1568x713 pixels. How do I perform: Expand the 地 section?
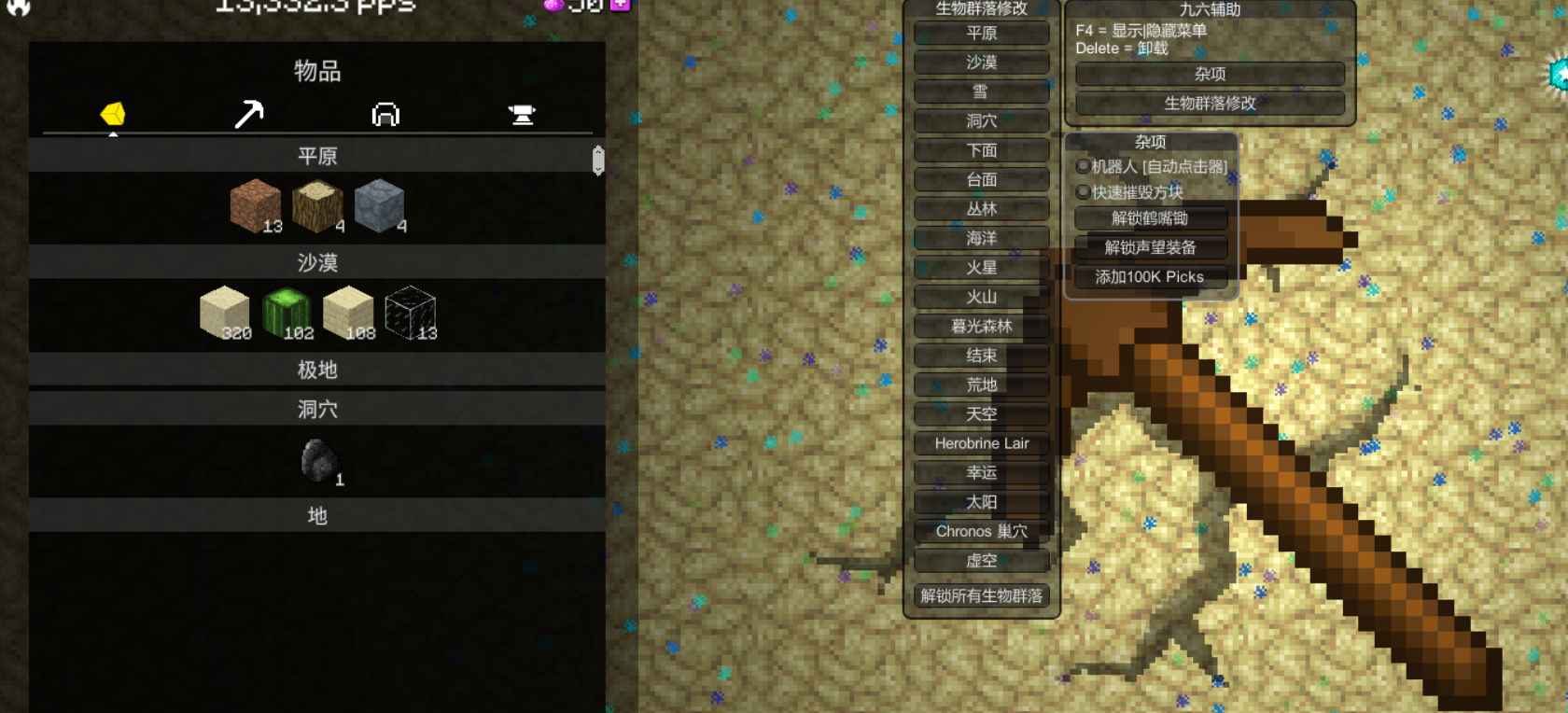coord(317,515)
